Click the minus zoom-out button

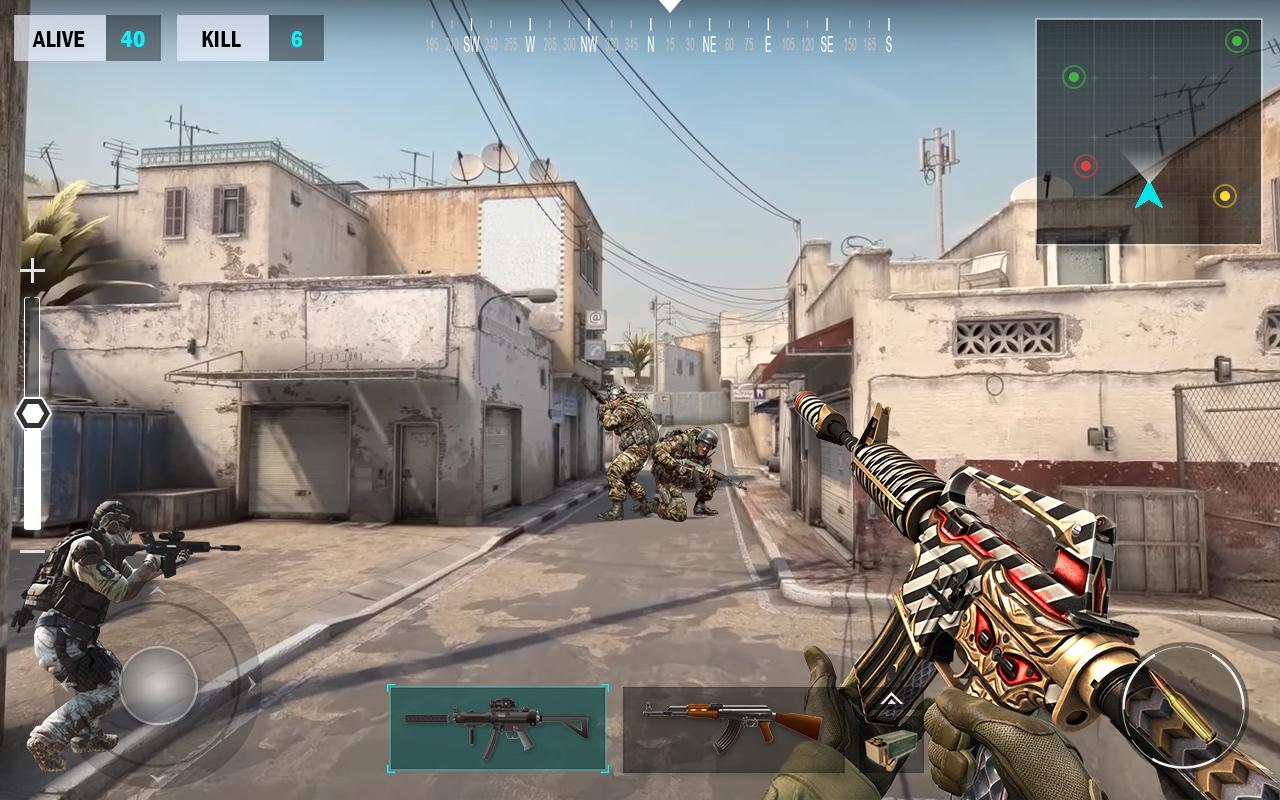click(x=32, y=551)
